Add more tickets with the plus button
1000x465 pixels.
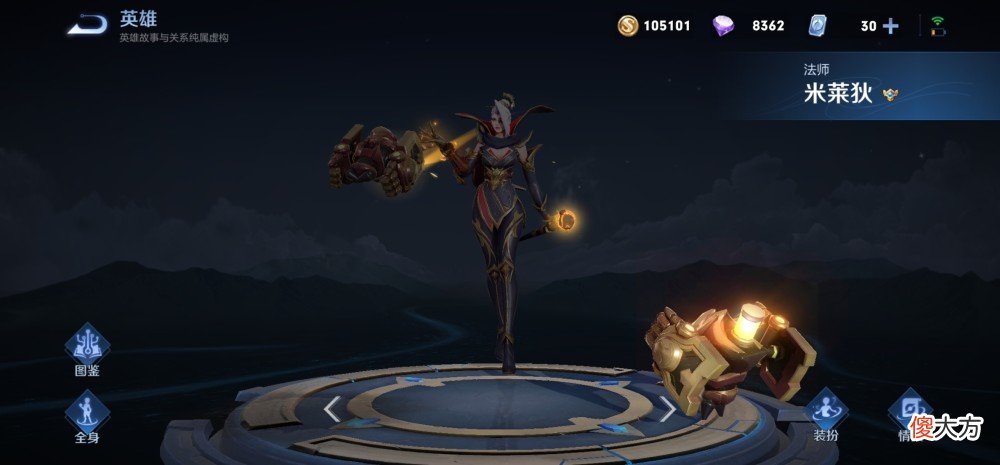(890, 26)
